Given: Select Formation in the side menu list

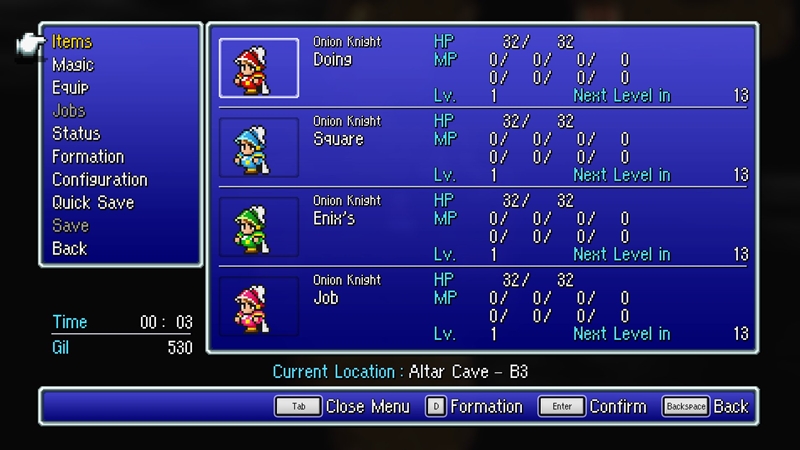Looking at the screenshot, I should click(x=88, y=157).
